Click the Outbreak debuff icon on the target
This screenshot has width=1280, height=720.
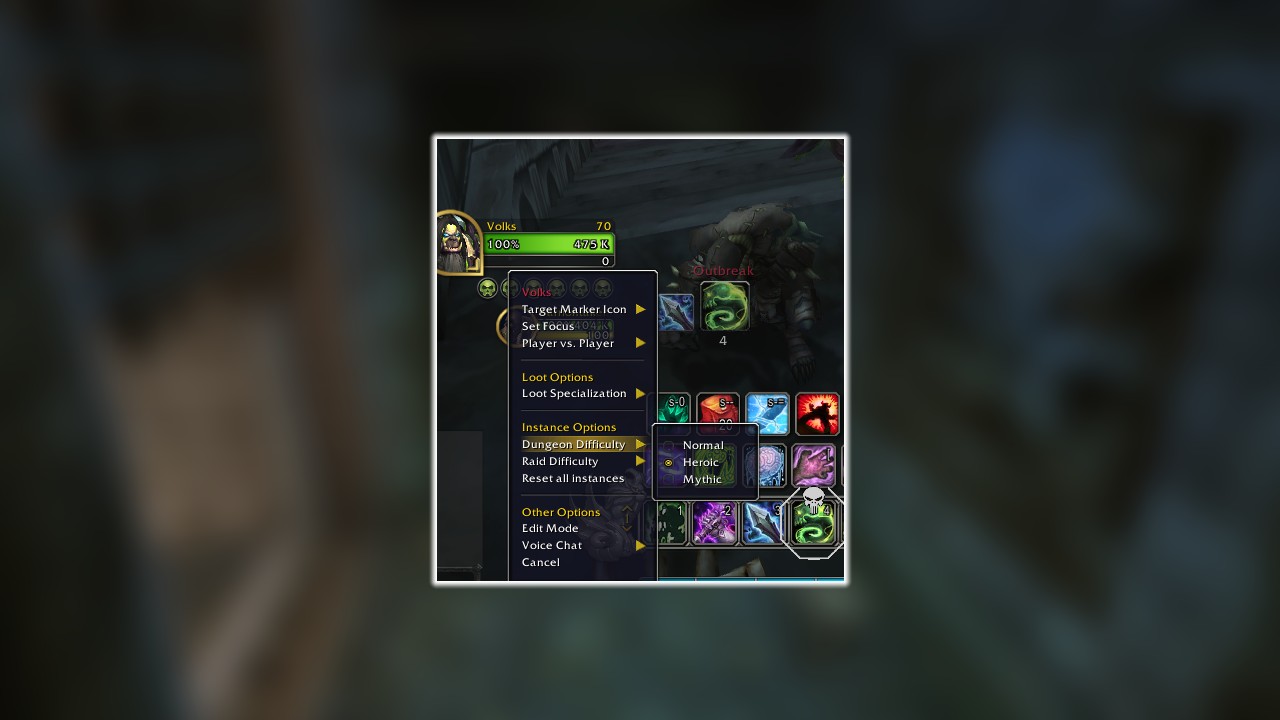click(x=724, y=305)
